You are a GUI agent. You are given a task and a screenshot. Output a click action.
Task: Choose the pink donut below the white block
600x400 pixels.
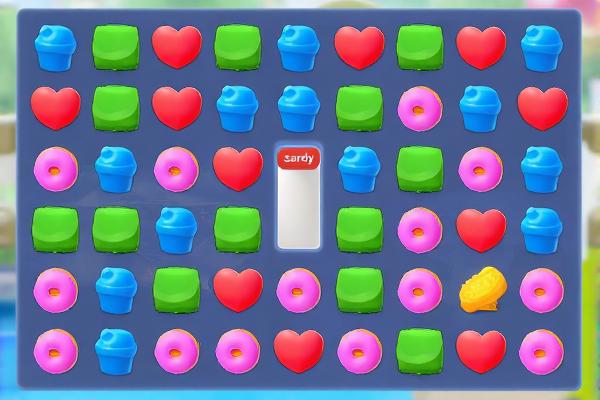pos(299,290)
